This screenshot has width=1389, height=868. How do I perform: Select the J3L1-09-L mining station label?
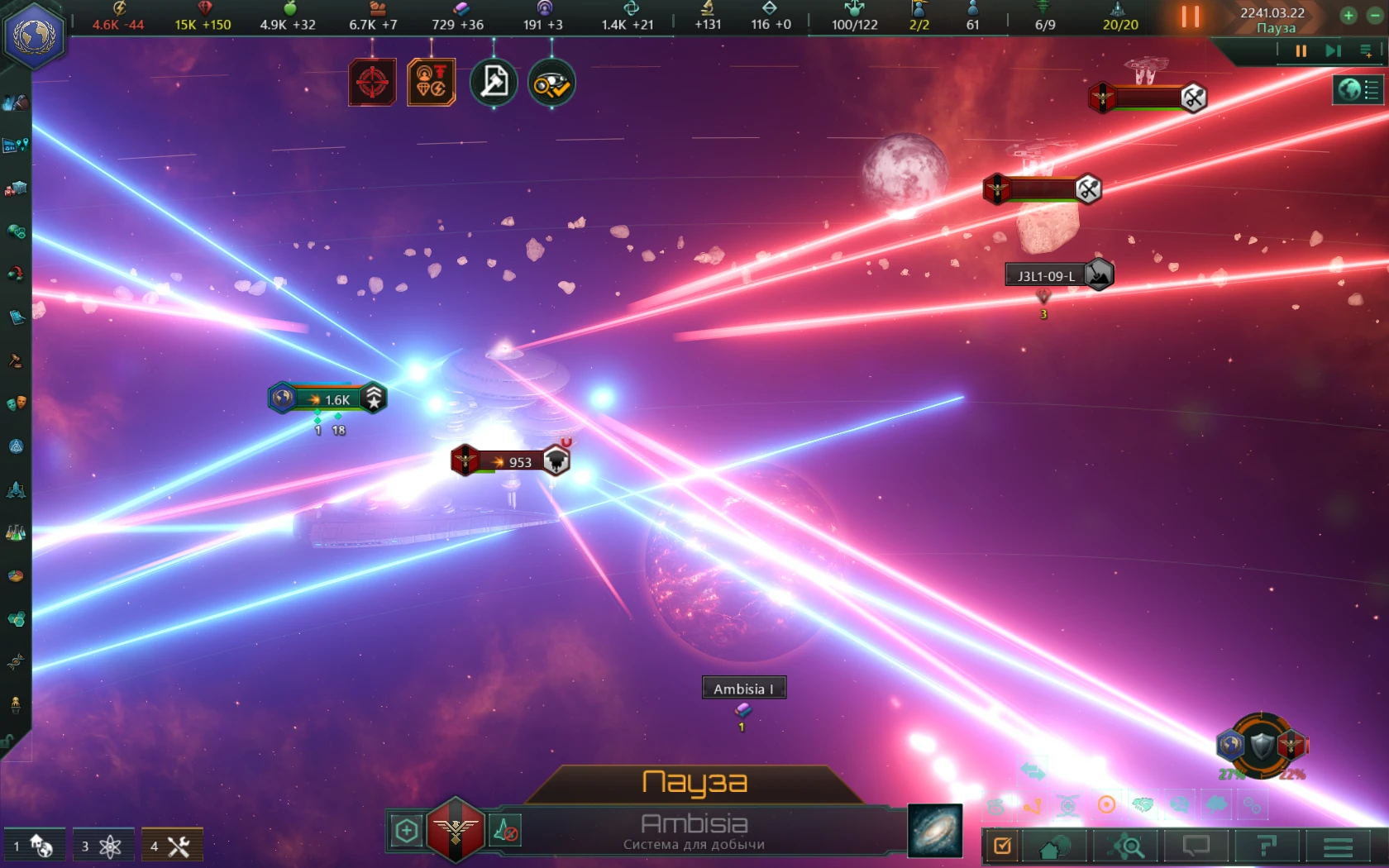pyautogui.click(x=1046, y=274)
